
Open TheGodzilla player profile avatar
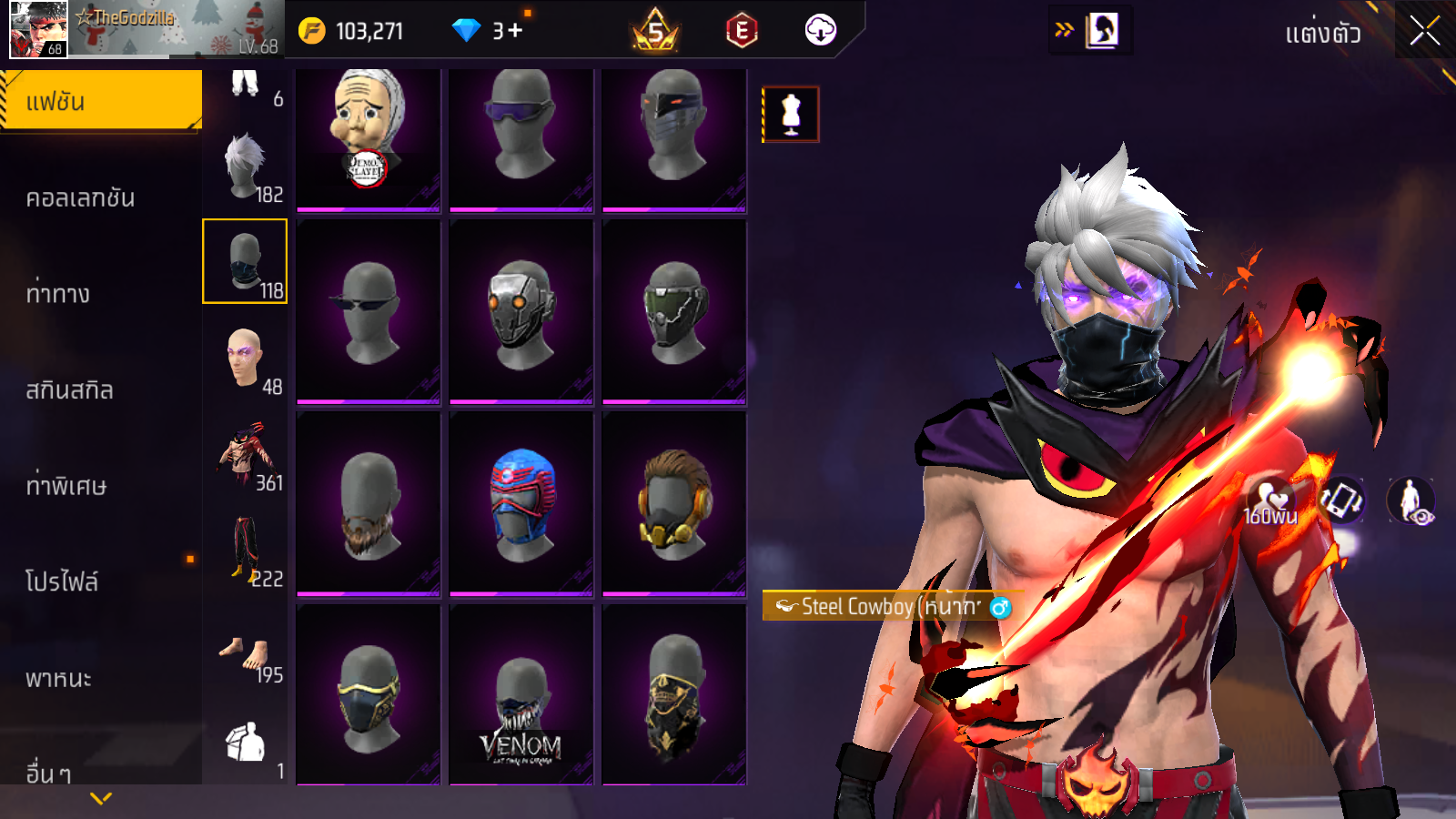(38, 30)
